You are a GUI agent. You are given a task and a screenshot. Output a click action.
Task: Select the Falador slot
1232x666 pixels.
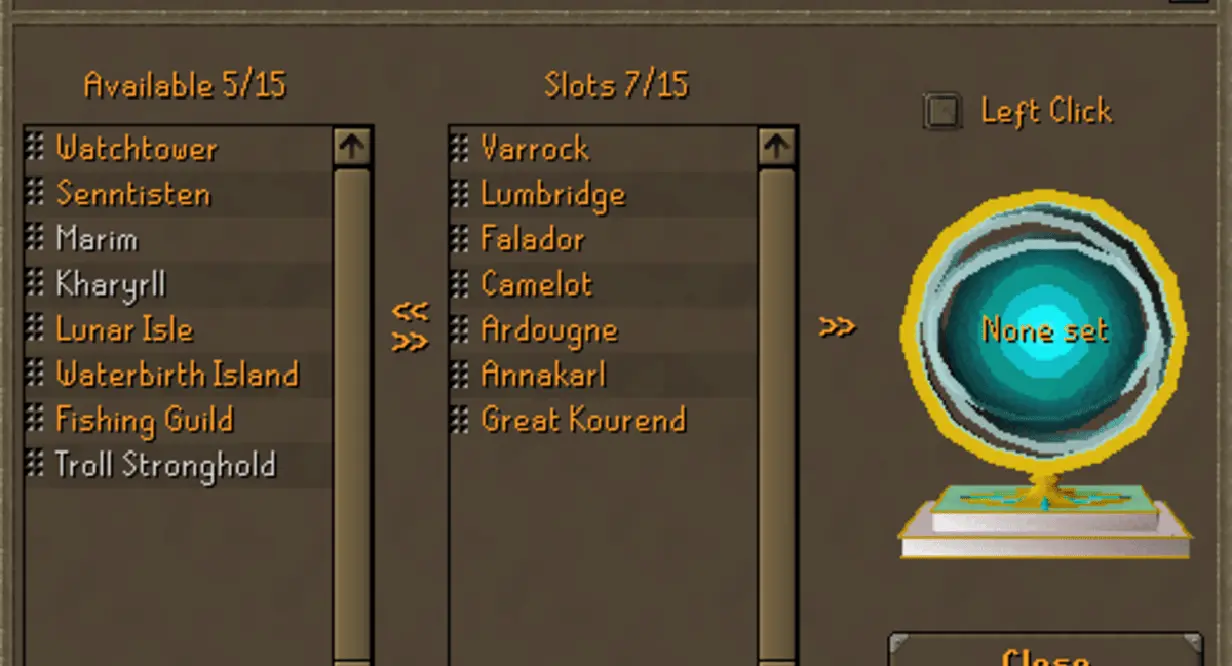(x=533, y=239)
